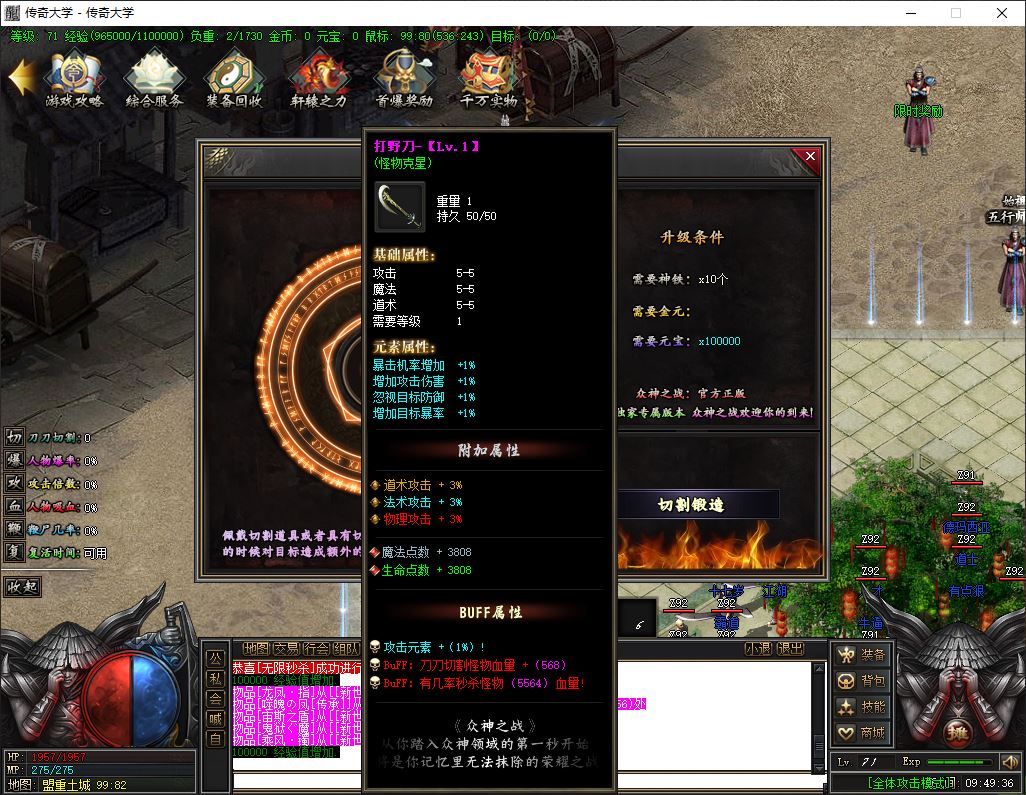Open the 装备回收 yin-yang icon
Screen dimensions: 1026x795
234,78
